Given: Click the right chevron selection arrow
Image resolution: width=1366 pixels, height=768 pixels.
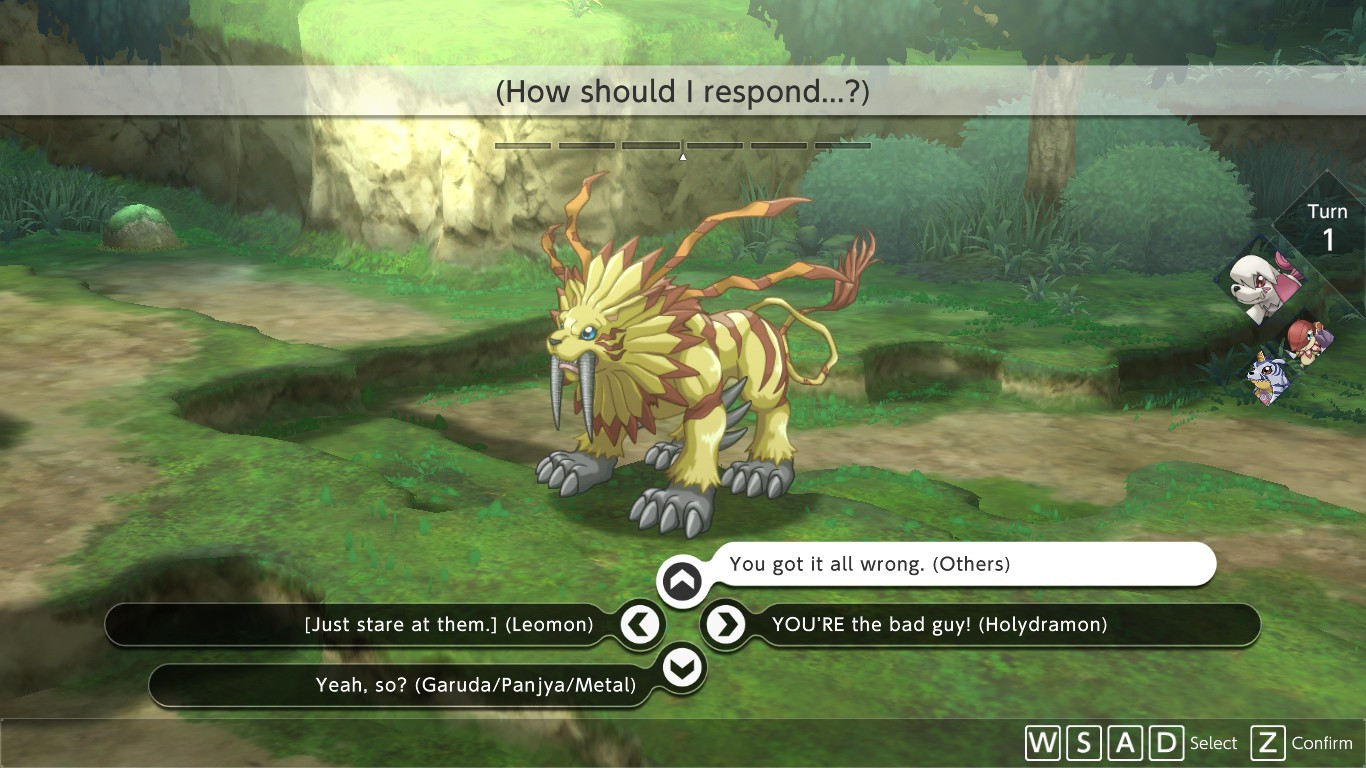Looking at the screenshot, I should (727, 624).
